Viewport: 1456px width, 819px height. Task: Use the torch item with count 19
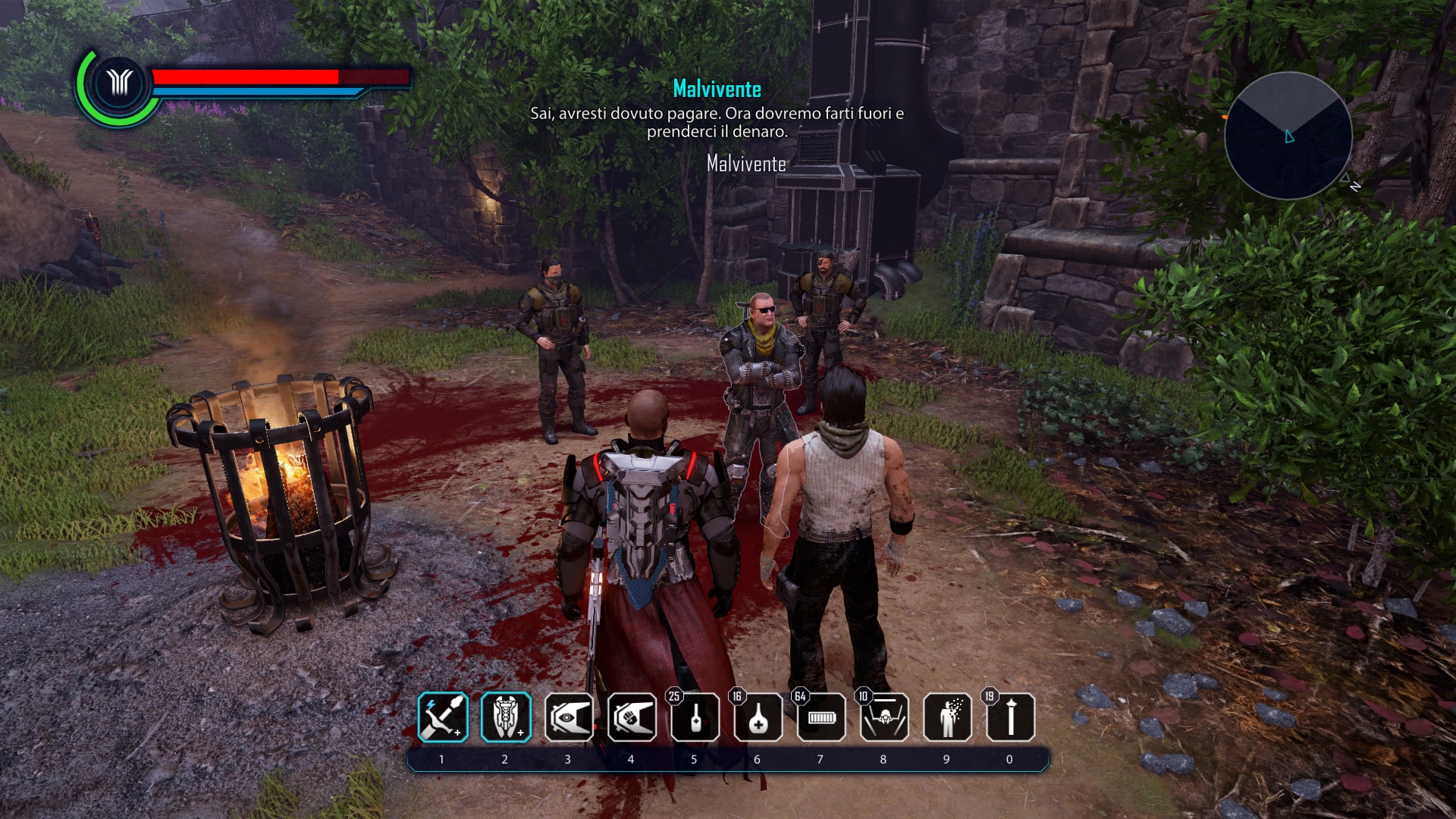point(1010,717)
